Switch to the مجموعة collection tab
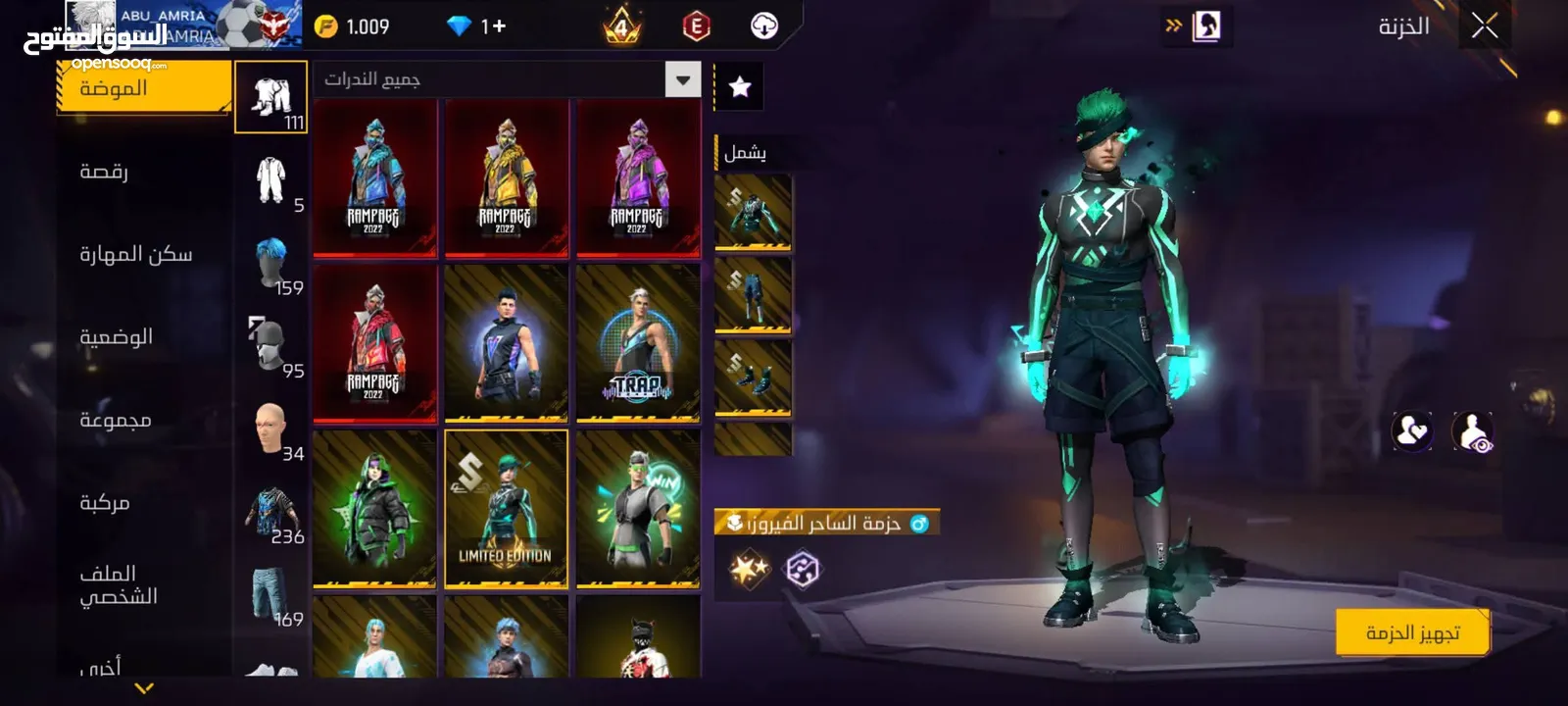This screenshot has height=706, width=1568. pyautogui.click(x=115, y=420)
